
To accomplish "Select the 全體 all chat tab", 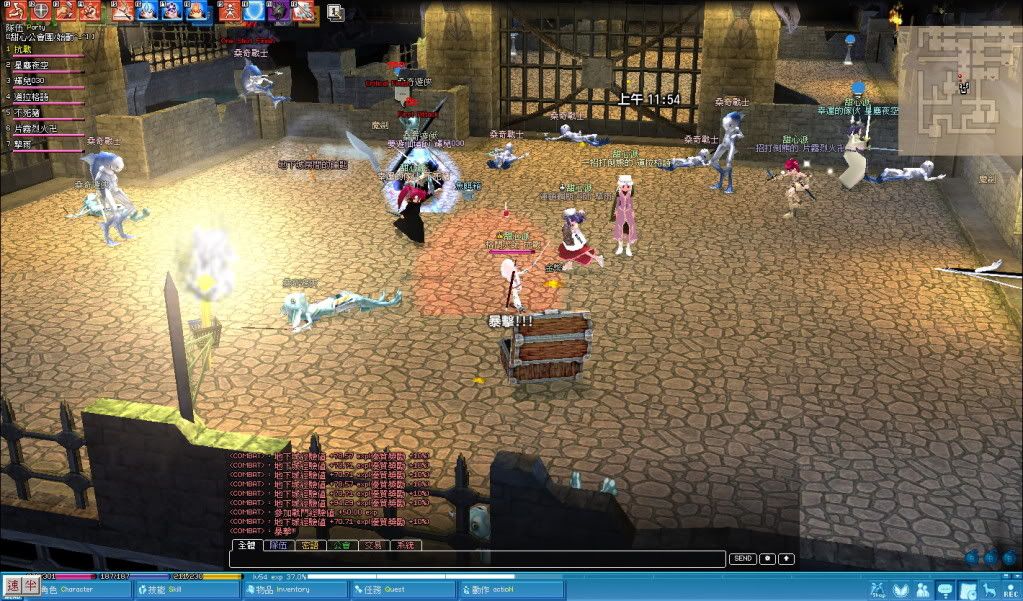I will [246, 546].
